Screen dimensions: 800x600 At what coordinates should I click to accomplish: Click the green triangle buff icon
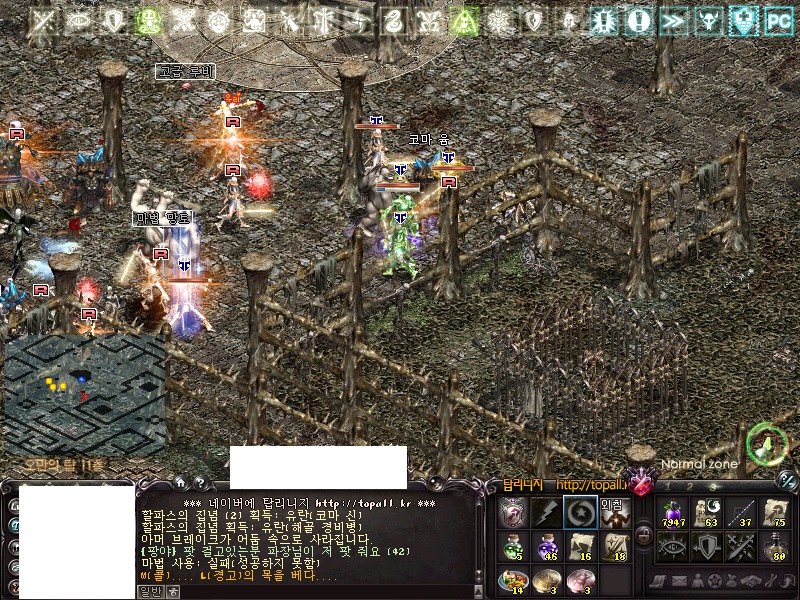(x=463, y=19)
